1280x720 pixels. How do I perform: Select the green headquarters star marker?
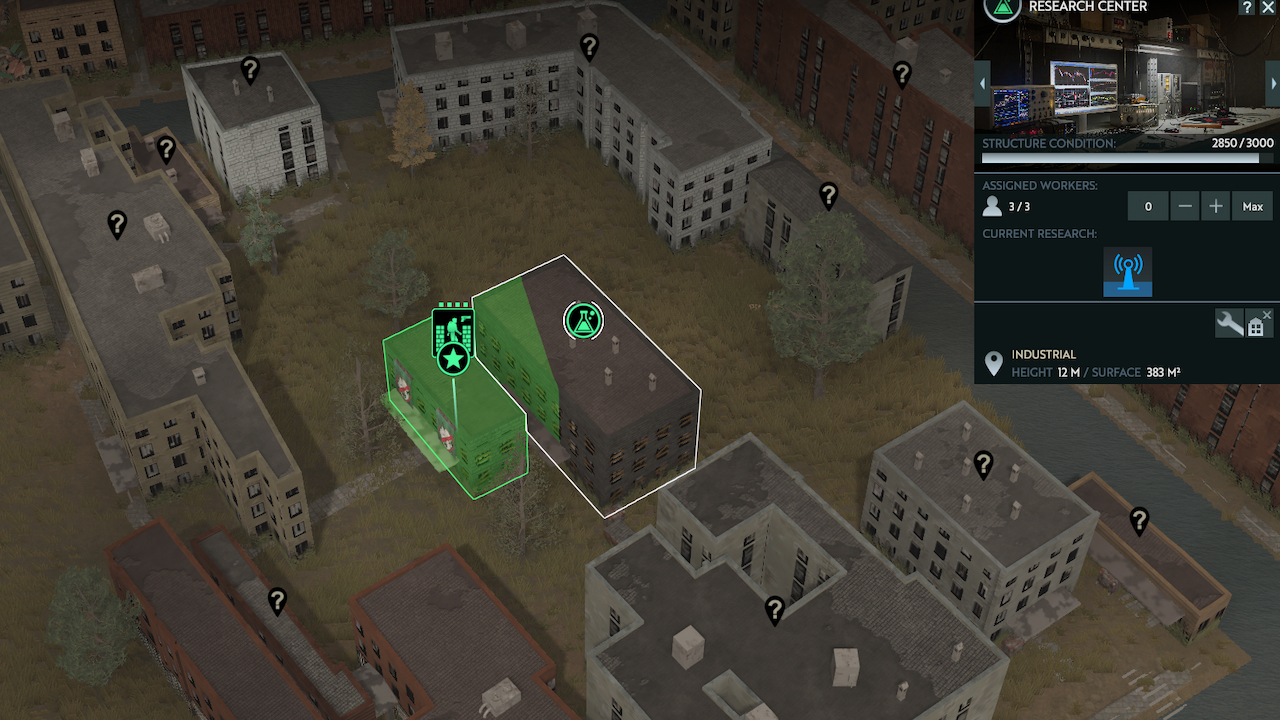[453, 357]
